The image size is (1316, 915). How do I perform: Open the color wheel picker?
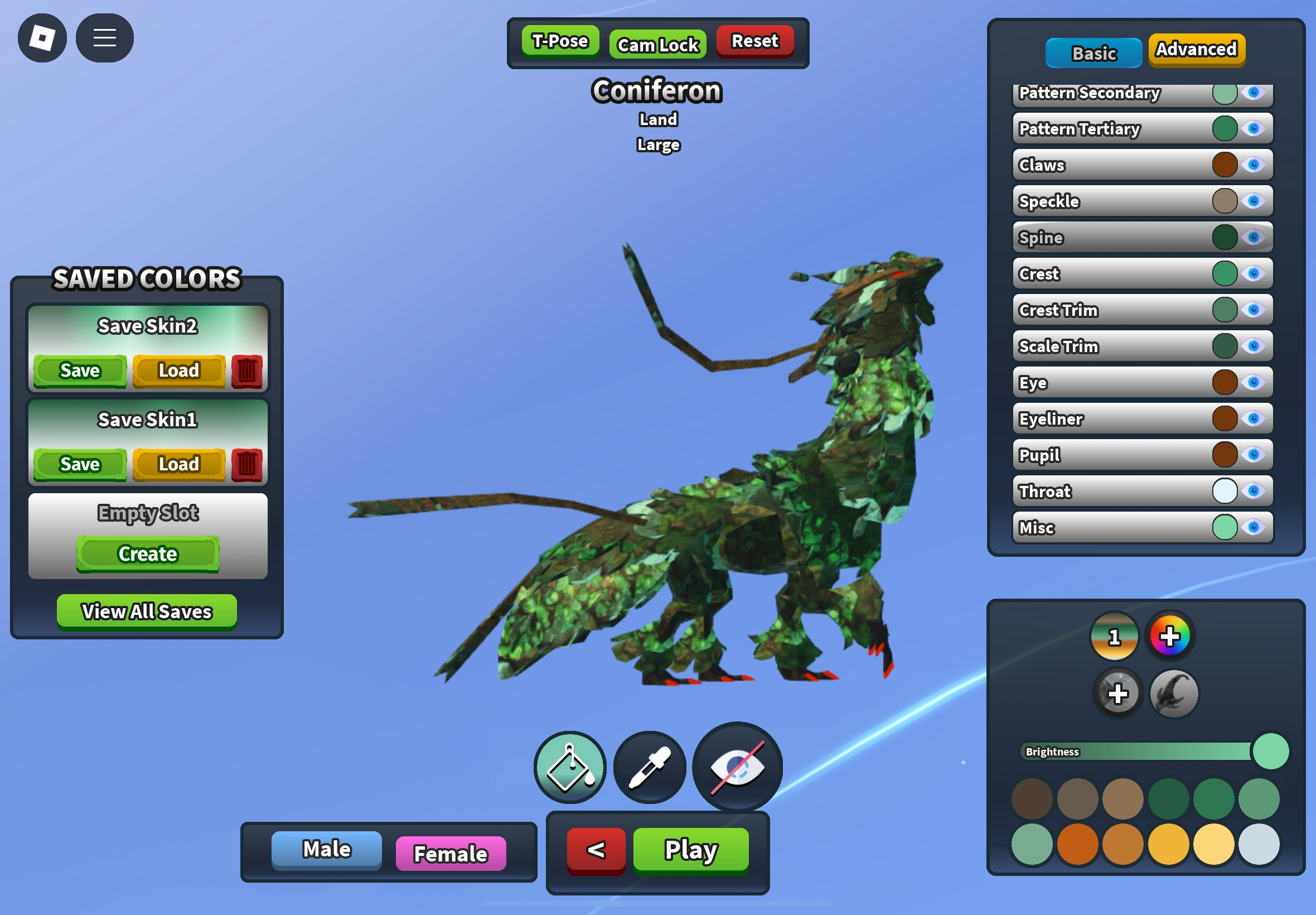(1170, 635)
